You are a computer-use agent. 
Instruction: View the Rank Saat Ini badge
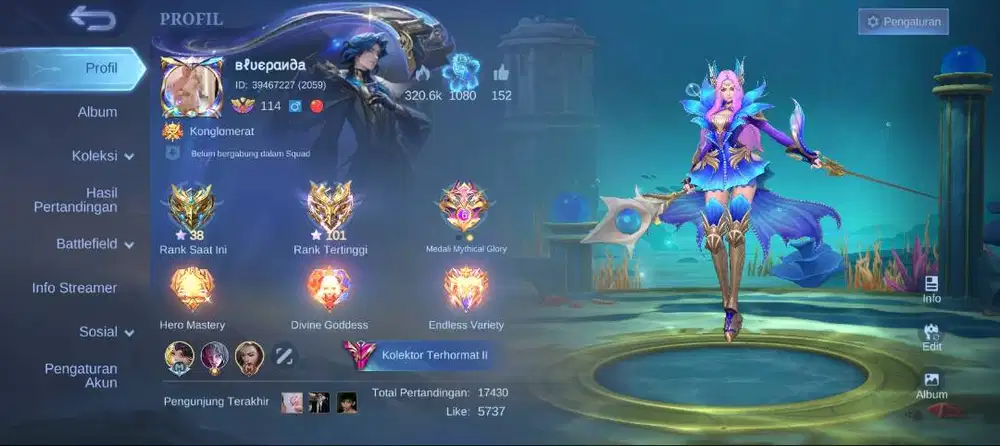[x=192, y=208]
